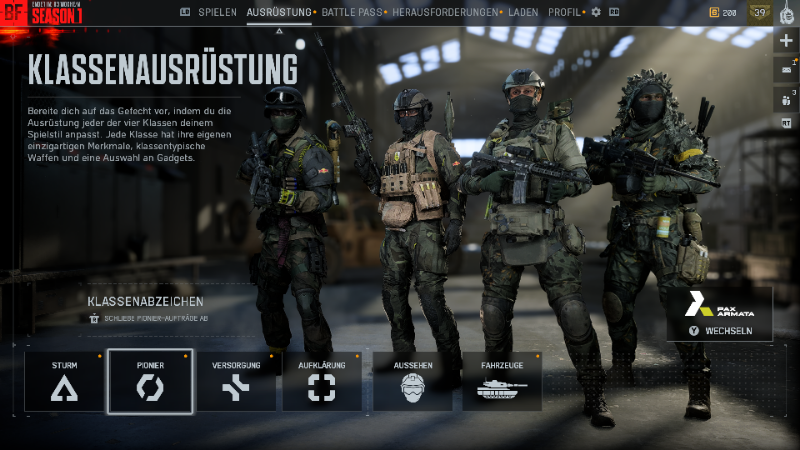800x450 pixels.
Task: Click the plus icon in the side panel
Action: coord(786,40)
